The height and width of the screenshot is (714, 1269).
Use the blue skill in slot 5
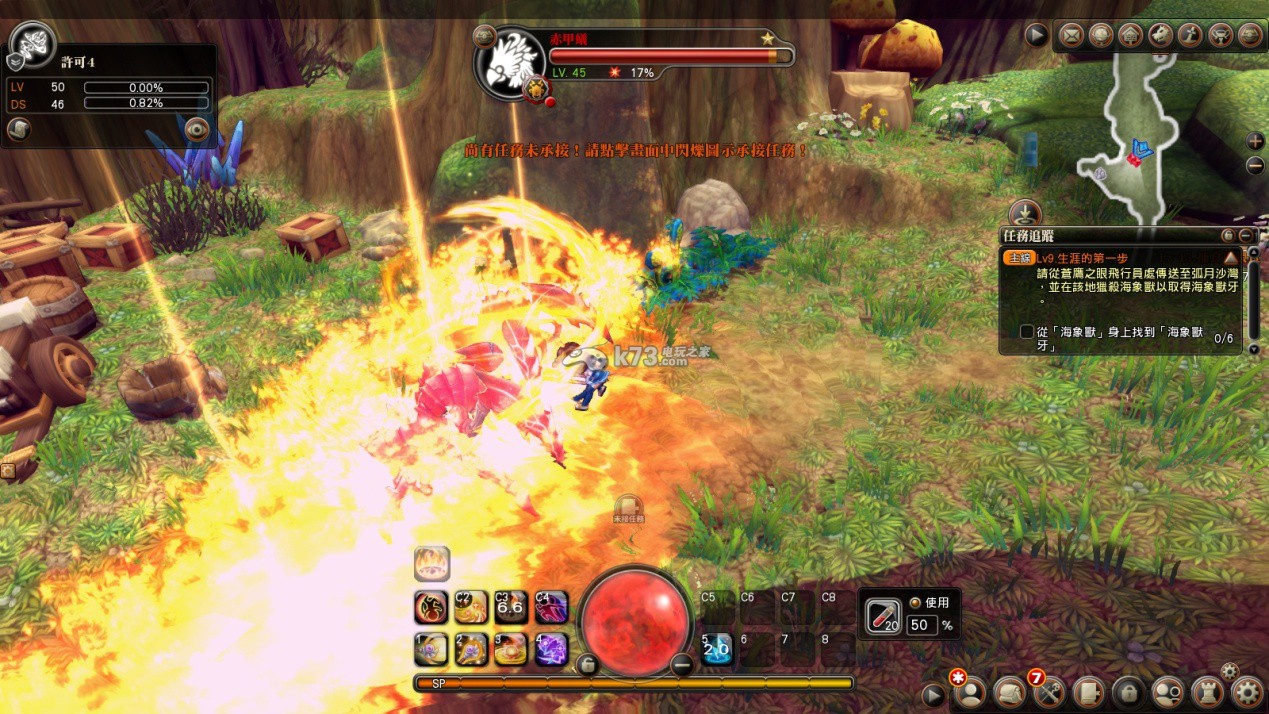pos(716,649)
